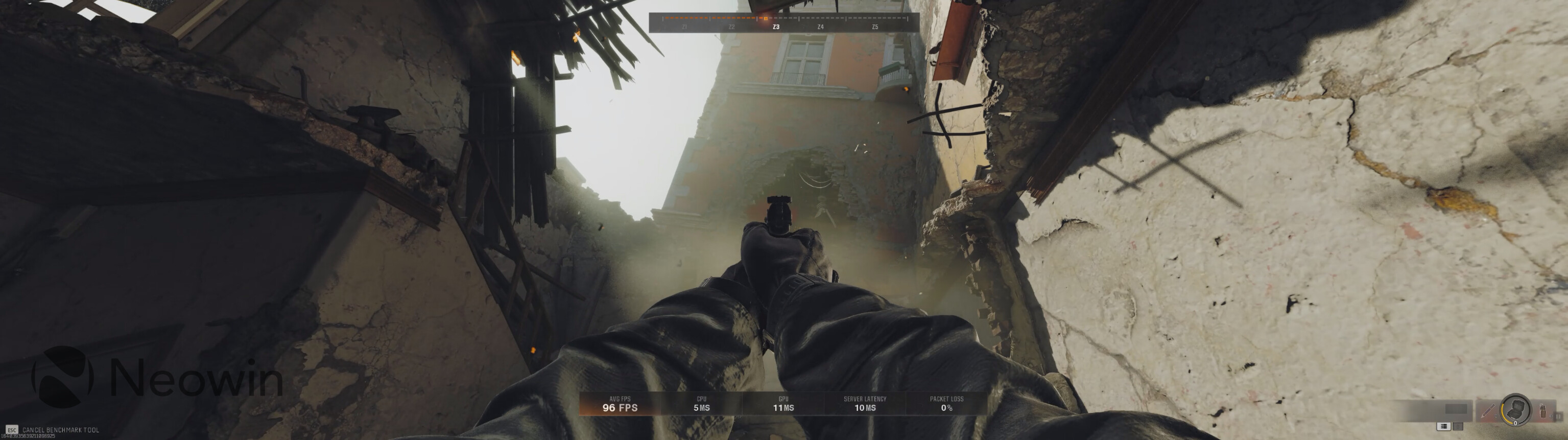
Task: Click the orange benchmark progress marker
Action: [765, 19]
